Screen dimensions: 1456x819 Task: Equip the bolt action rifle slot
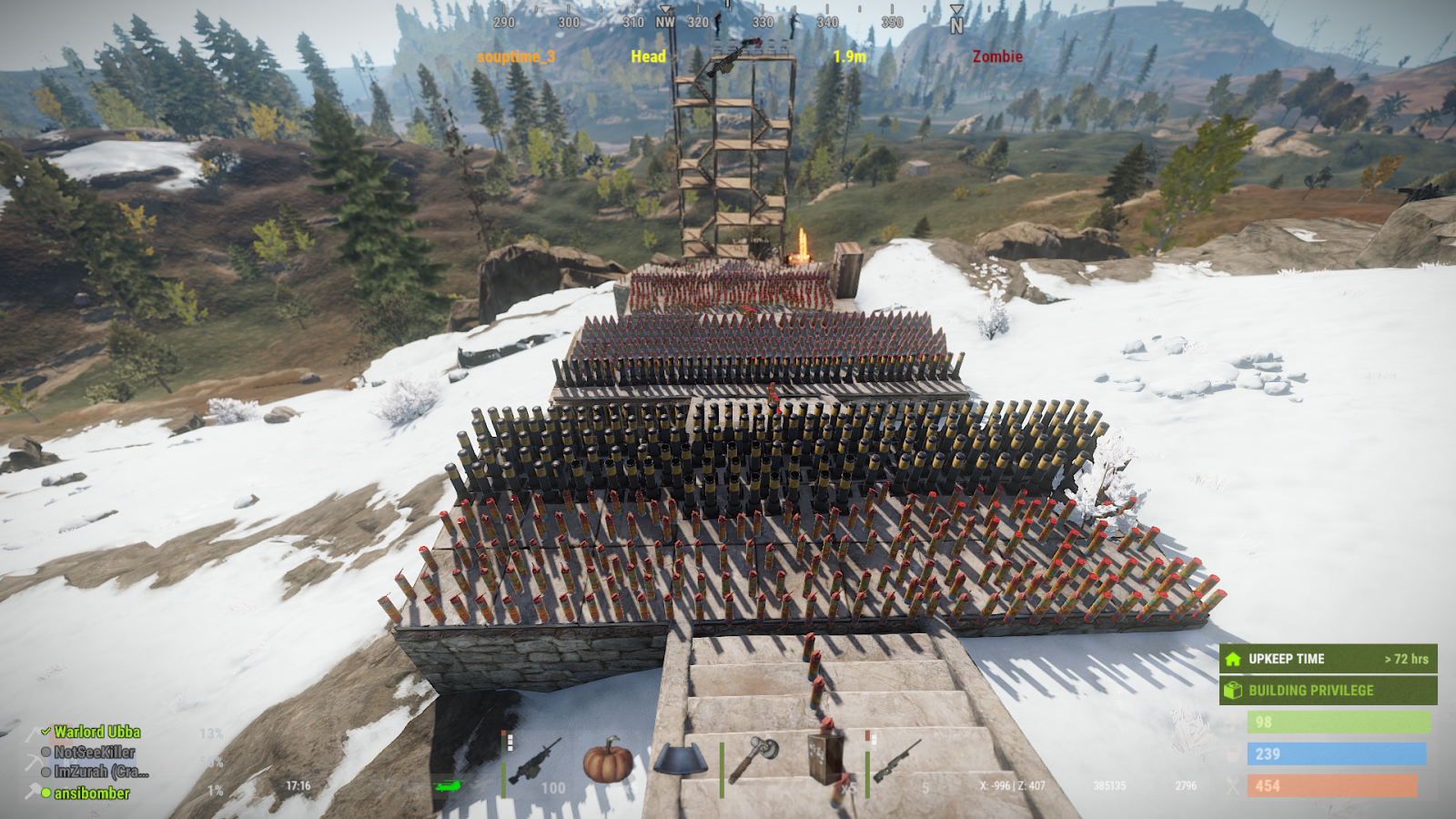pos(897,760)
